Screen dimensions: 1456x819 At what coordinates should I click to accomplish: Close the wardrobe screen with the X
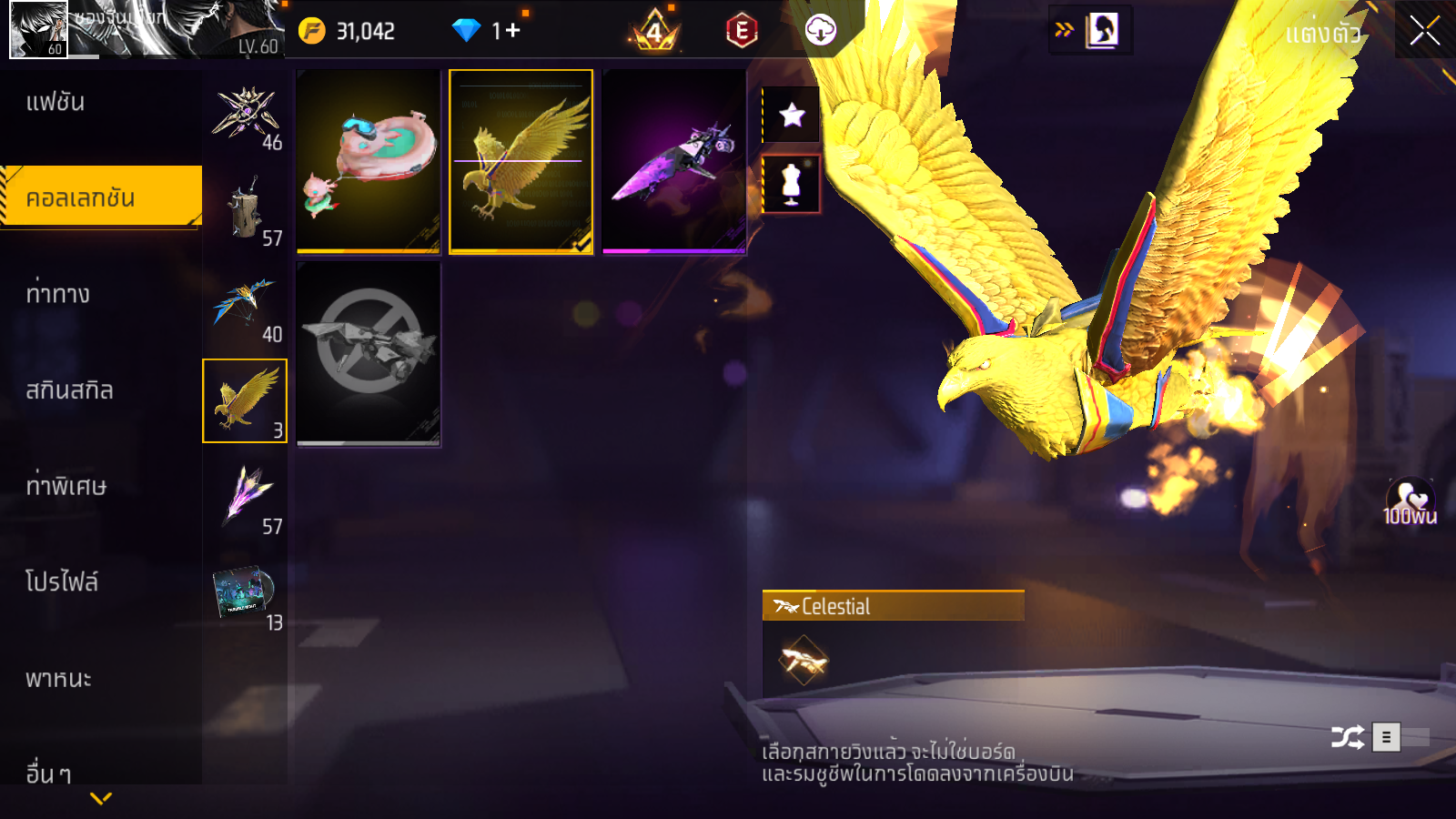(1424, 31)
